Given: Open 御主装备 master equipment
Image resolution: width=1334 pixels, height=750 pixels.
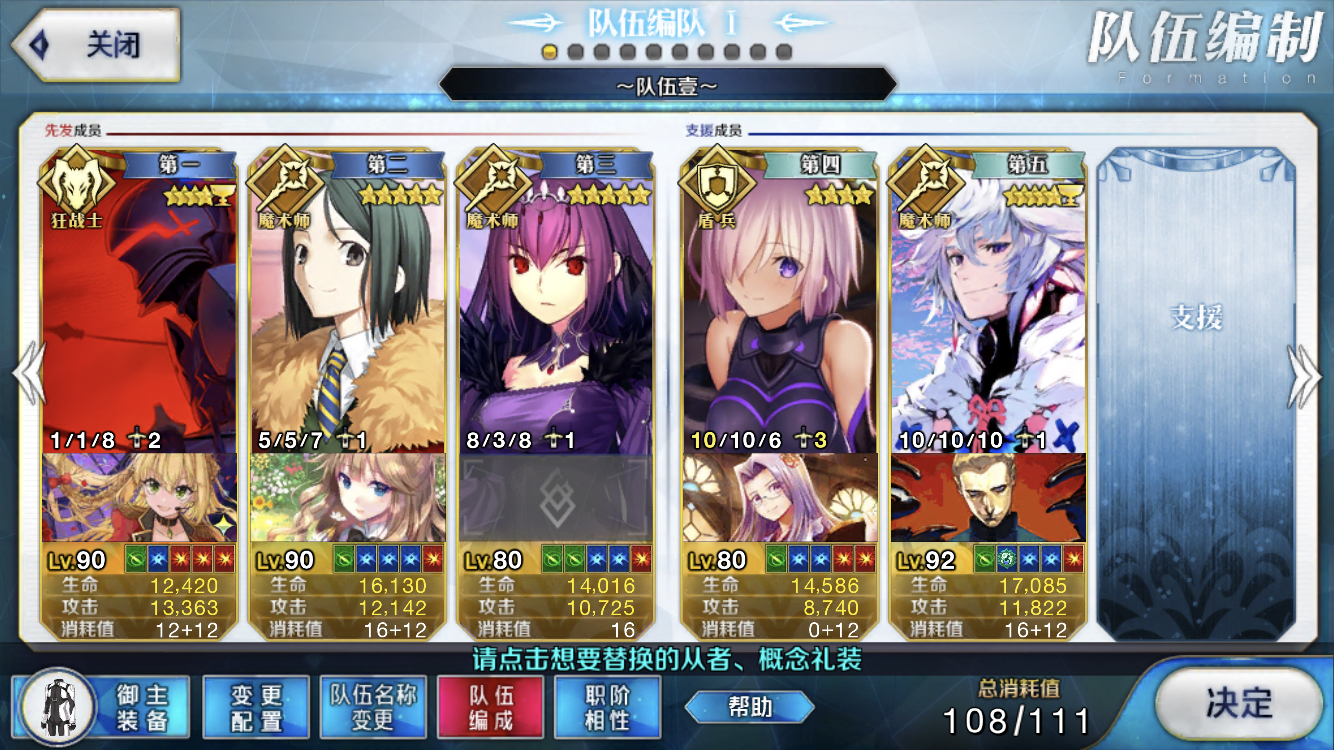Looking at the screenshot, I should click(101, 707).
